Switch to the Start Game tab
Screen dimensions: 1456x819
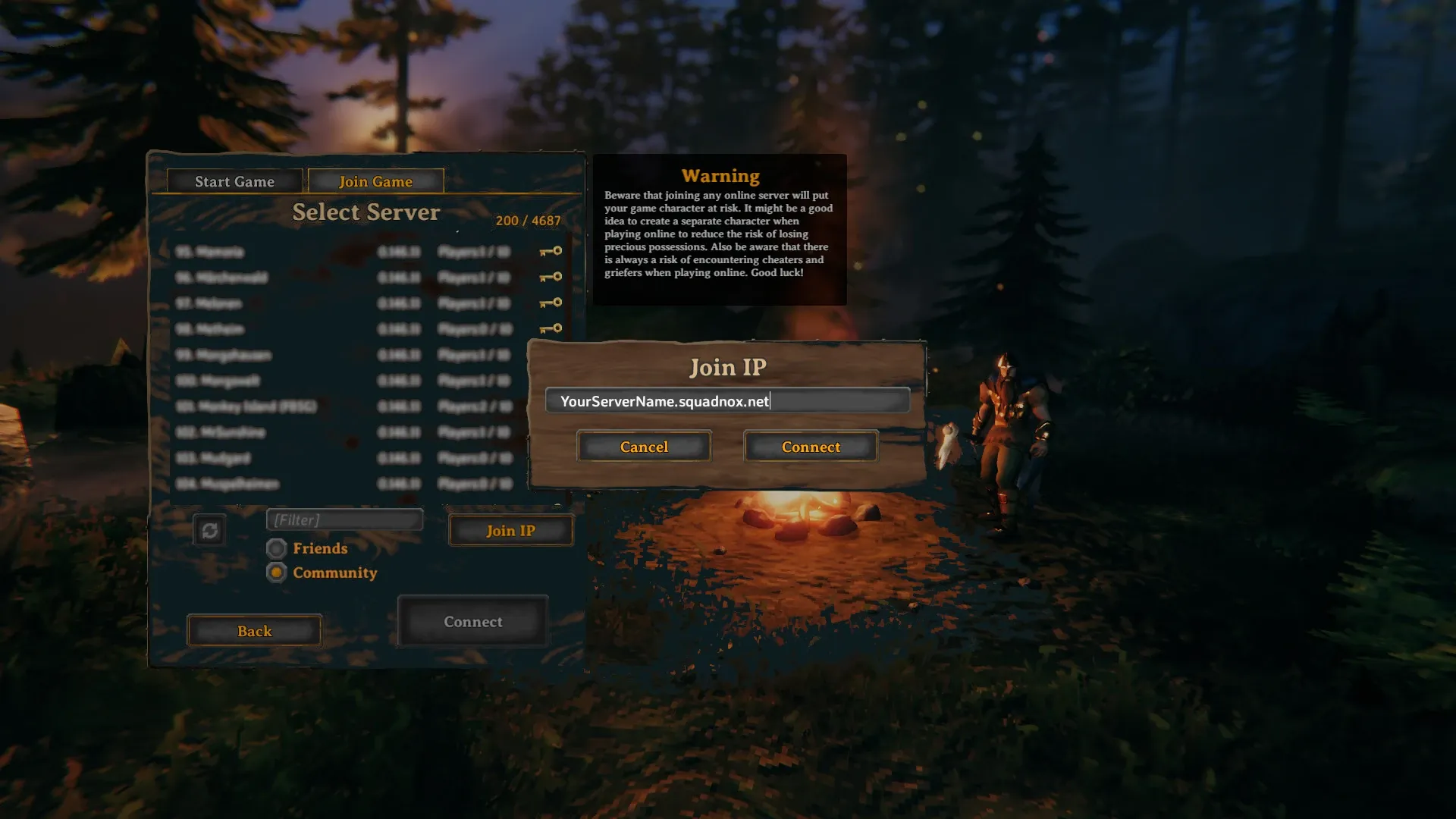tap(234, 181)
